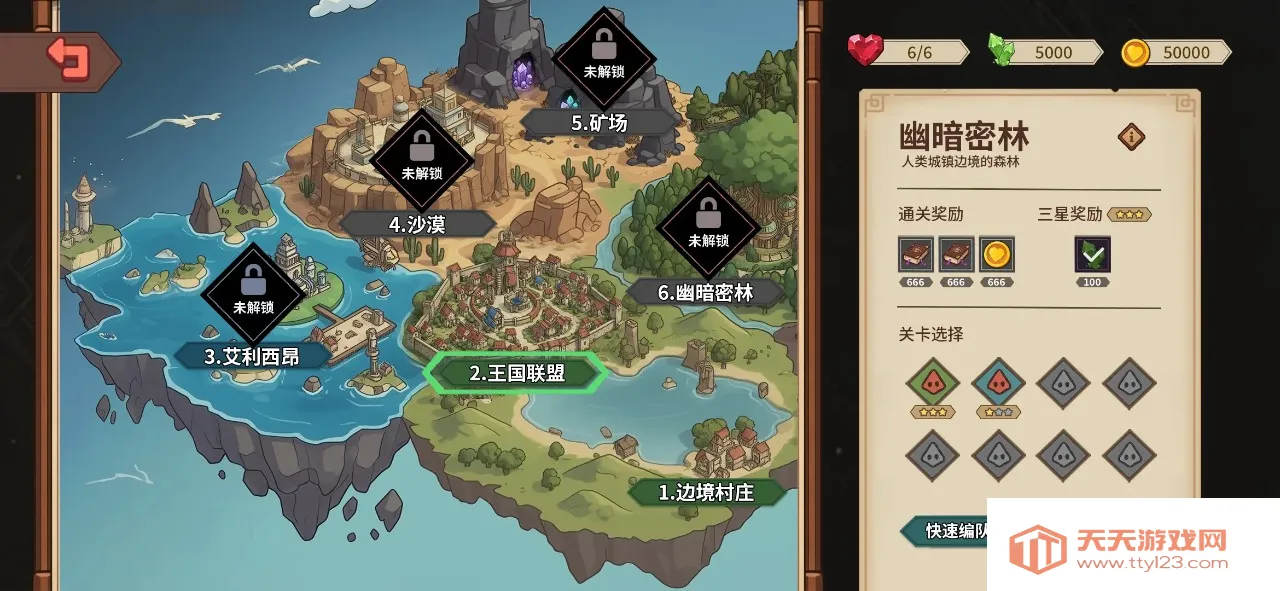Select the 2.王国联盟 map region
The width and height of the screenshot is (1280, 591).
click(516, 373)
